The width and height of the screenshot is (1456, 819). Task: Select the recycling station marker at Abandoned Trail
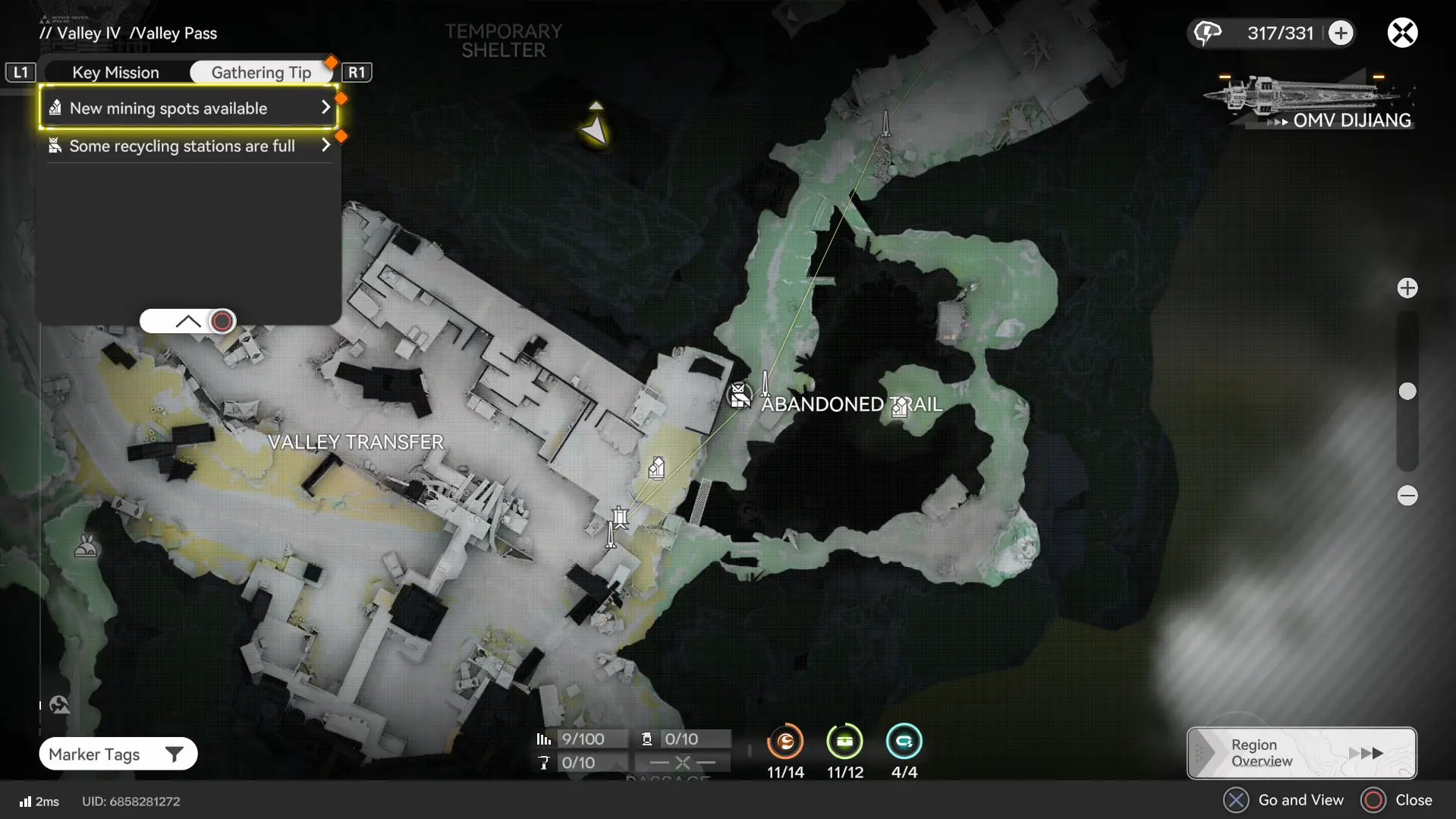coord(739,395)
